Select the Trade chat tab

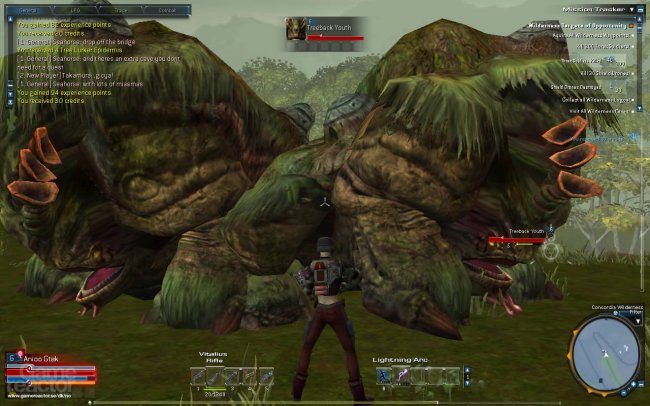(121, 10)
